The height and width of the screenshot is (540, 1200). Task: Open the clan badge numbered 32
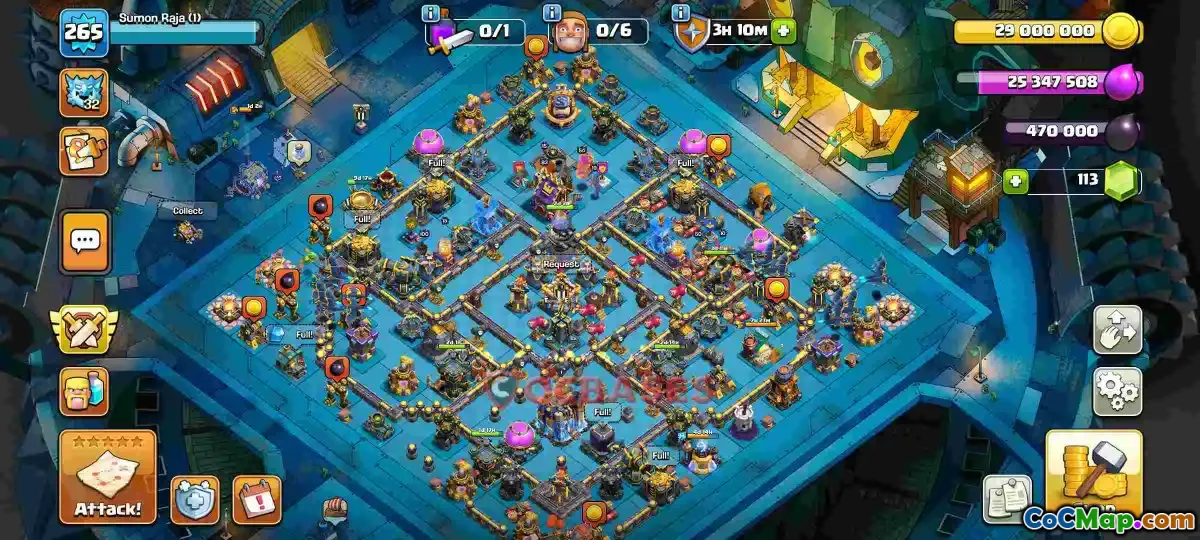(84, 93)
